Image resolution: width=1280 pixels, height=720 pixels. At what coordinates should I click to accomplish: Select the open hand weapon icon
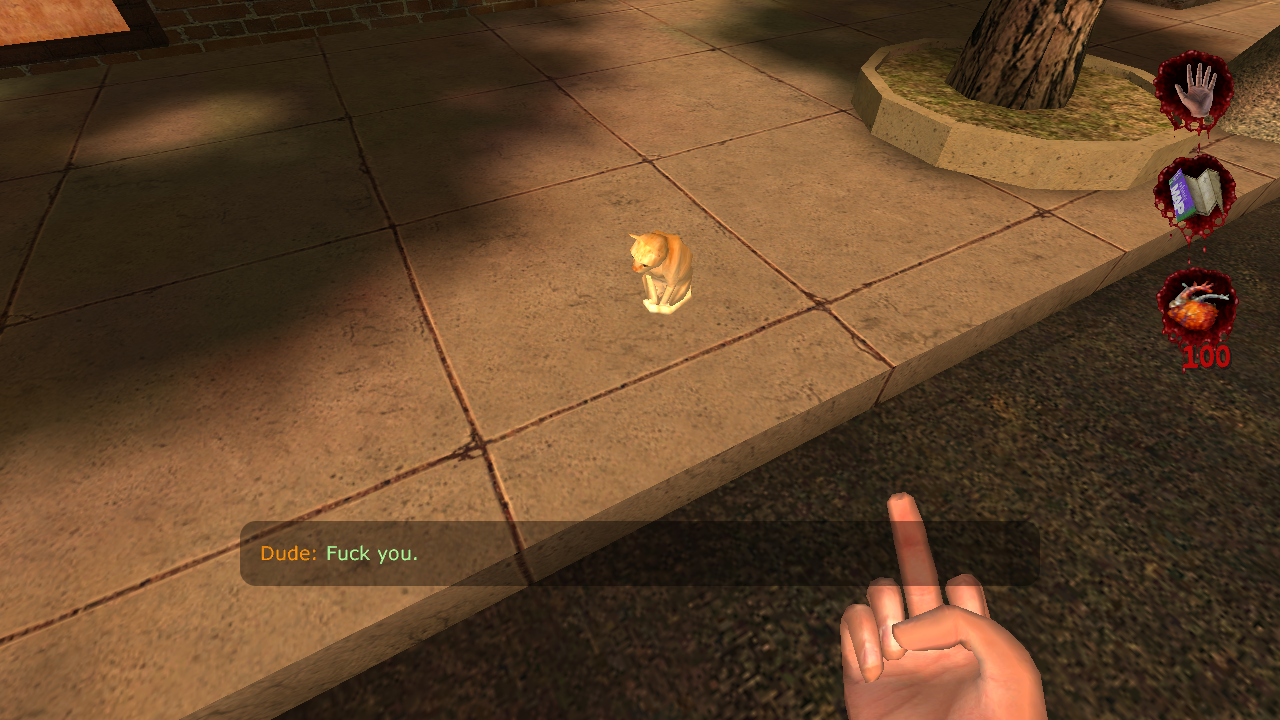click(x=1194, y=90)
